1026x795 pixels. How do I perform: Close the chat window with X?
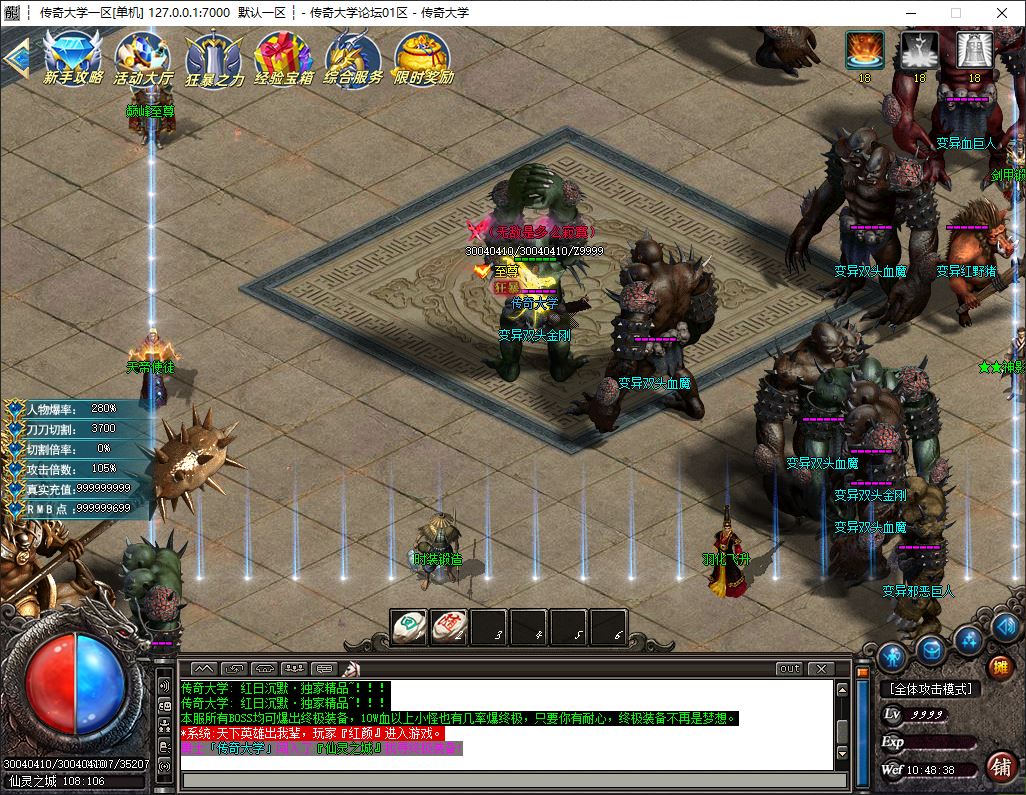(820, 668)
